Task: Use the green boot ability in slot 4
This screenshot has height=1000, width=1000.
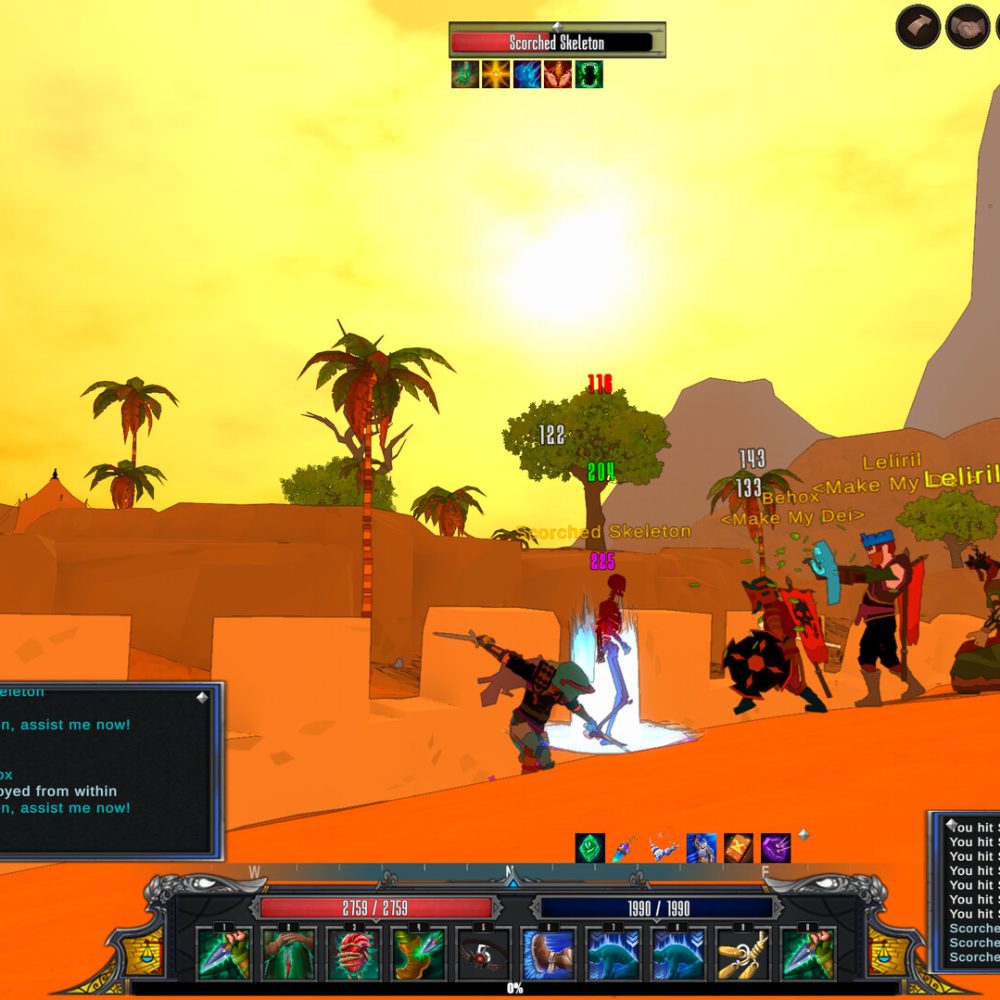Action: click(x=418, y=954)
